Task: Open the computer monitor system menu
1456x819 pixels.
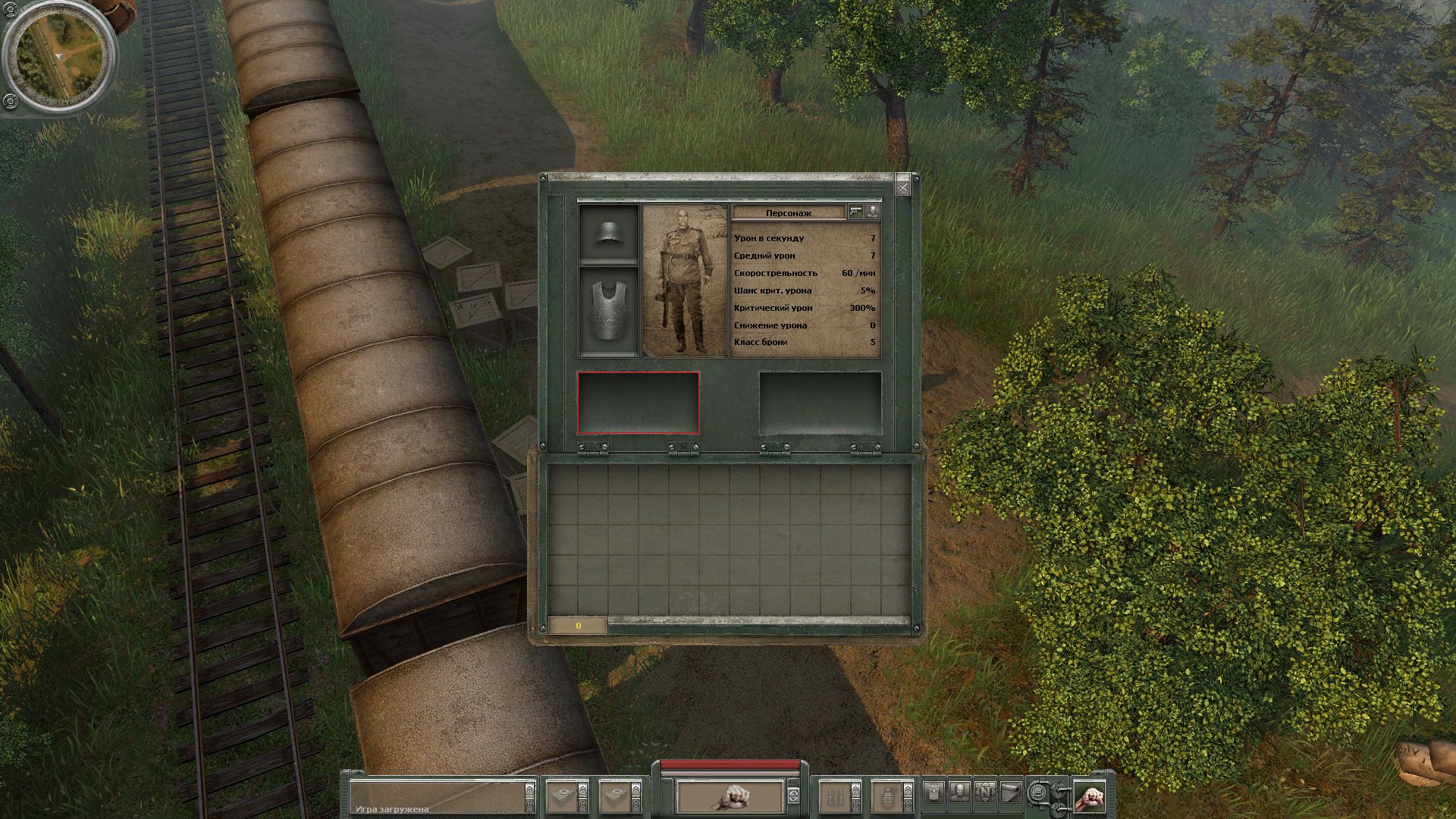Action: click(x=1037, y=793)
